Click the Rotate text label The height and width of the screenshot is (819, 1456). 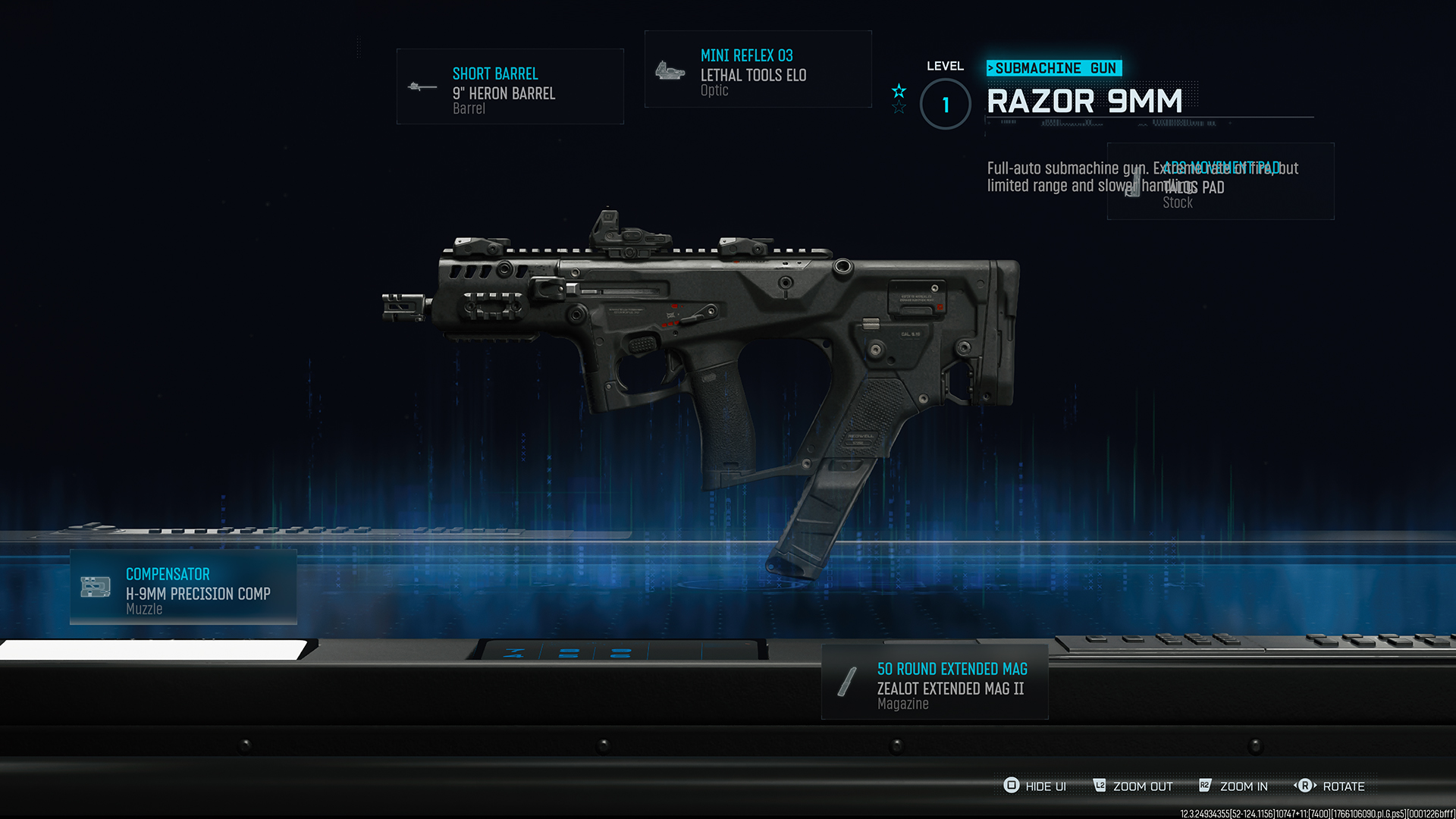click(x=1341, y=786)
